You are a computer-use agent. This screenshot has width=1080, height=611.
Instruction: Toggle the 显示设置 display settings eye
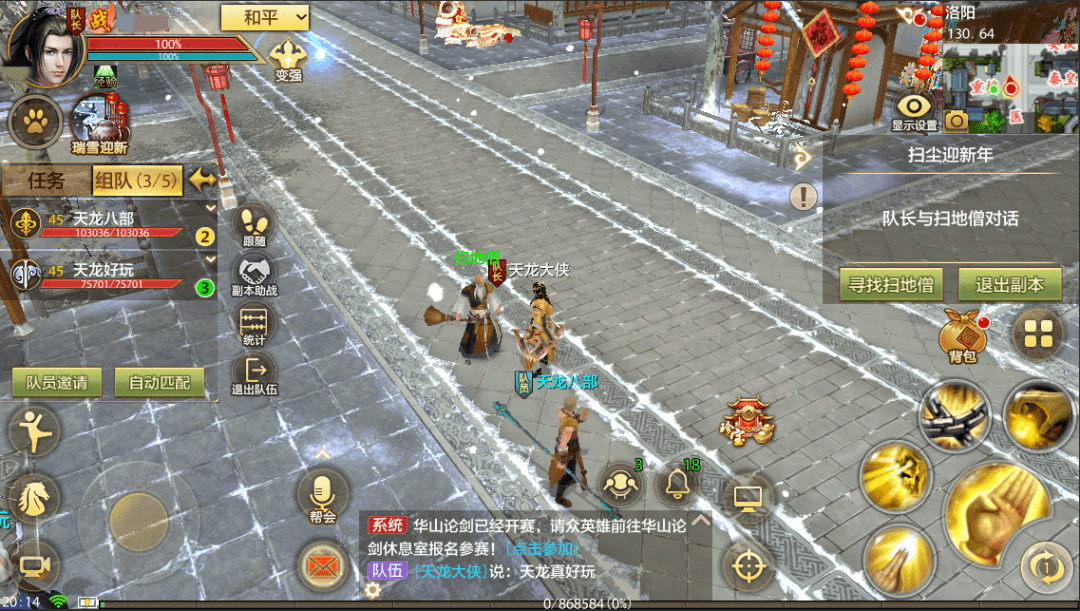pyautogui.click(x=914, y=110)
